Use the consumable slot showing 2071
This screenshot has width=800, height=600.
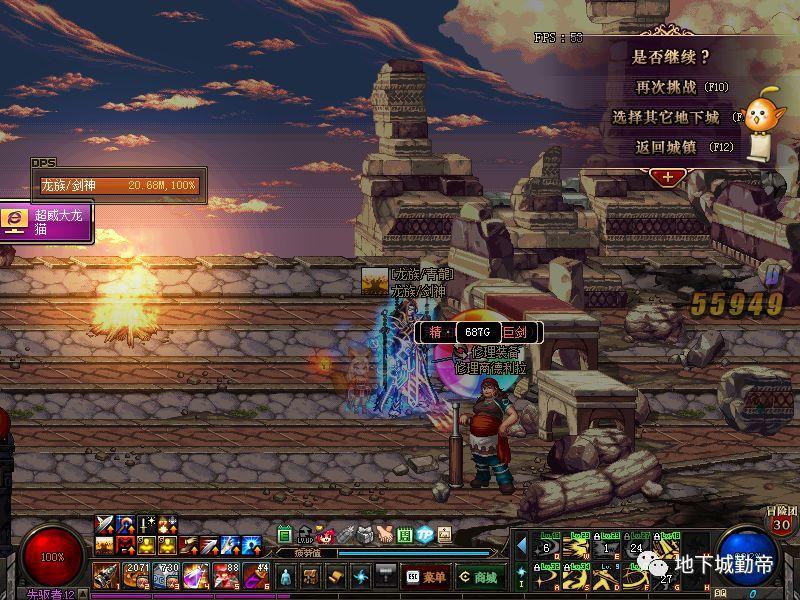(136, 576)
